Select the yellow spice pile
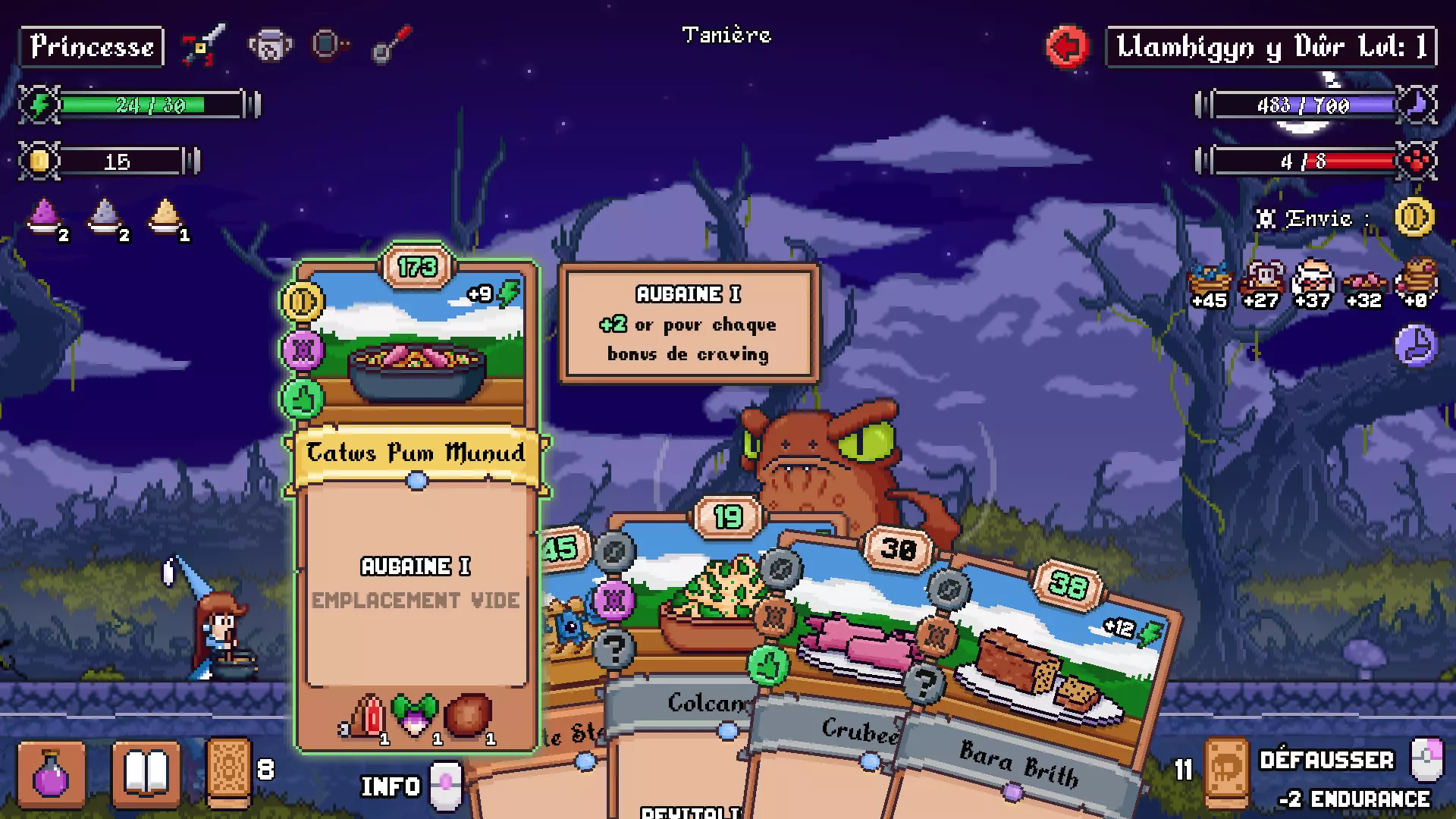 coord(165,215)
